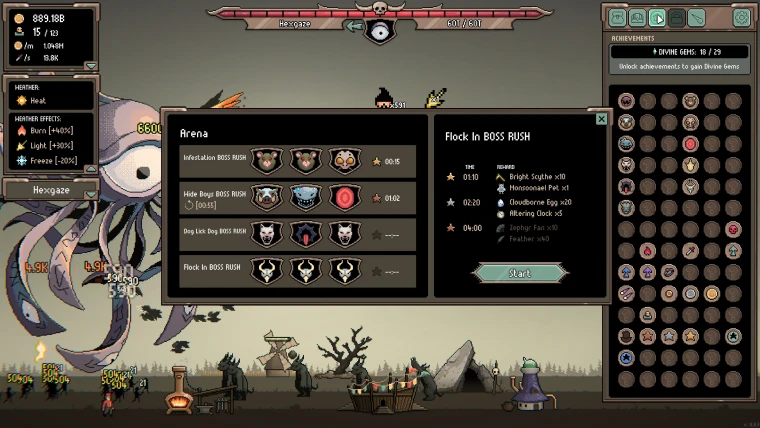This screenshot has width=760, height=428.
Task: Expand the resources panel arrow
Action: 91,66
